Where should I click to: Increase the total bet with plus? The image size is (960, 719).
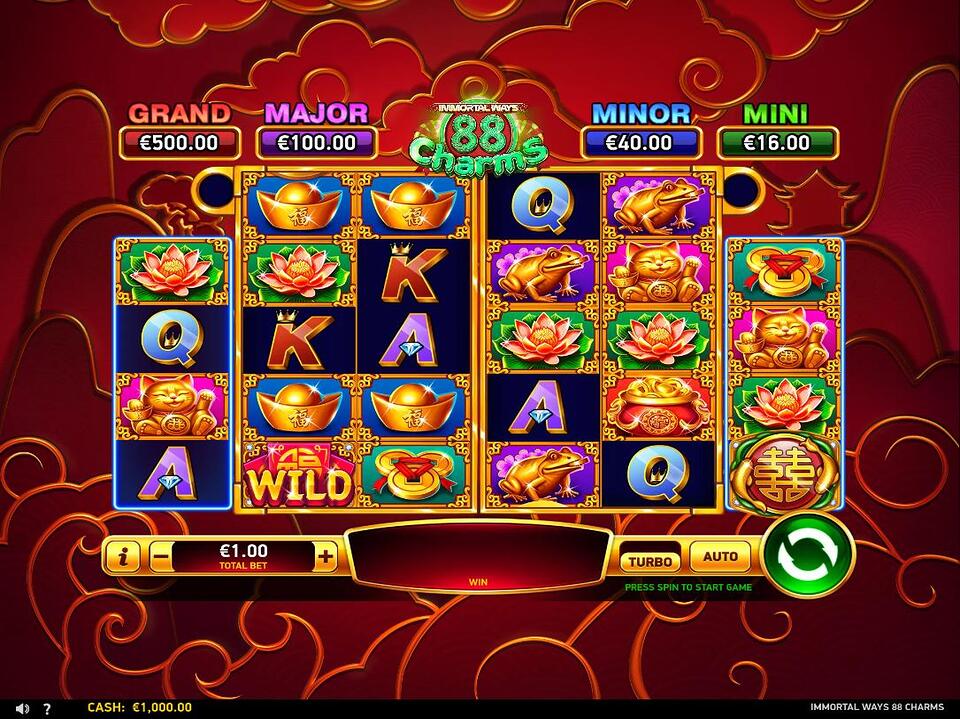[x=325, y=557]
